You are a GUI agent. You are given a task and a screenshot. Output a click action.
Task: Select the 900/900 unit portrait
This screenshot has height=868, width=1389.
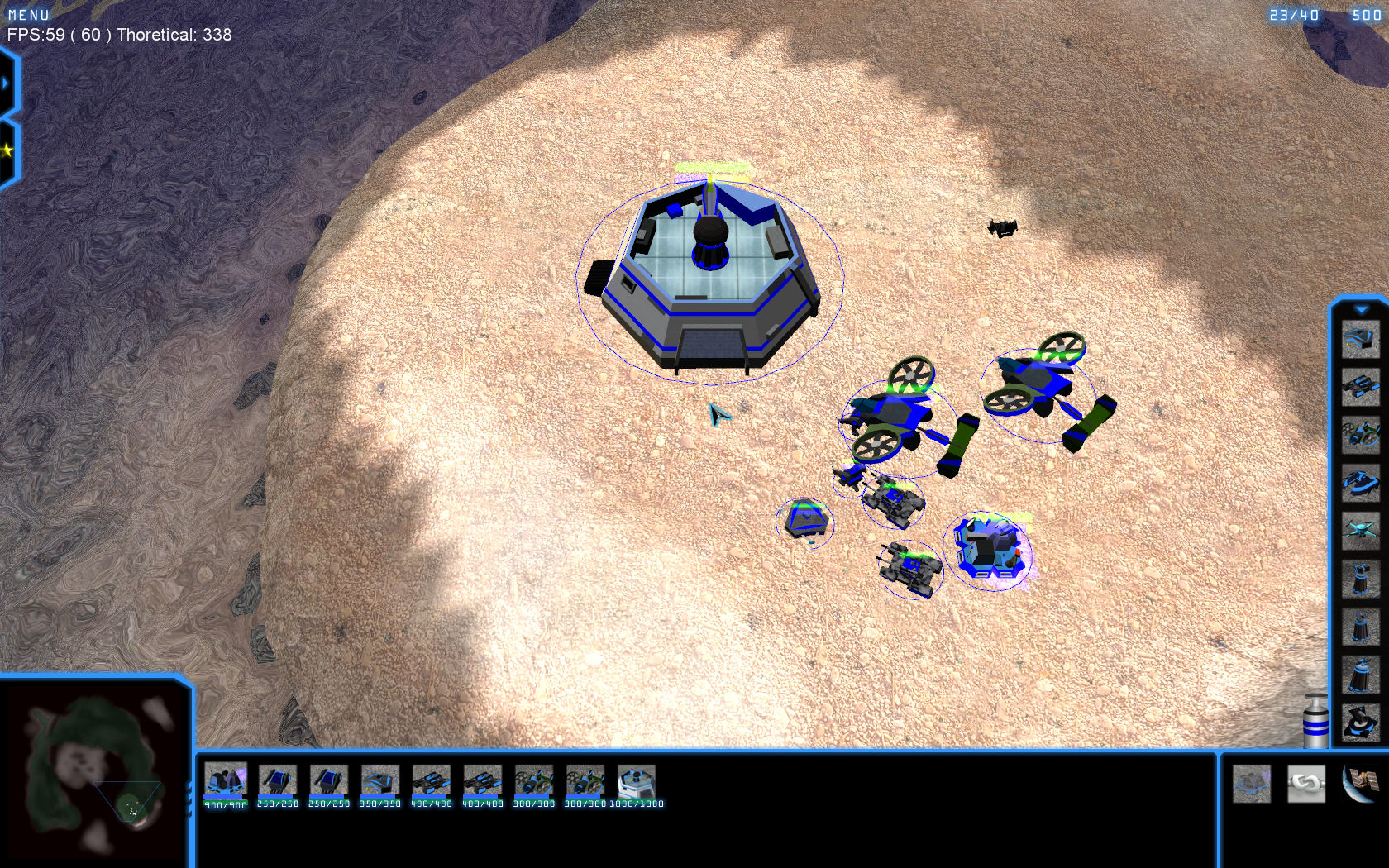pyautogui.click(x=225, y=781)
